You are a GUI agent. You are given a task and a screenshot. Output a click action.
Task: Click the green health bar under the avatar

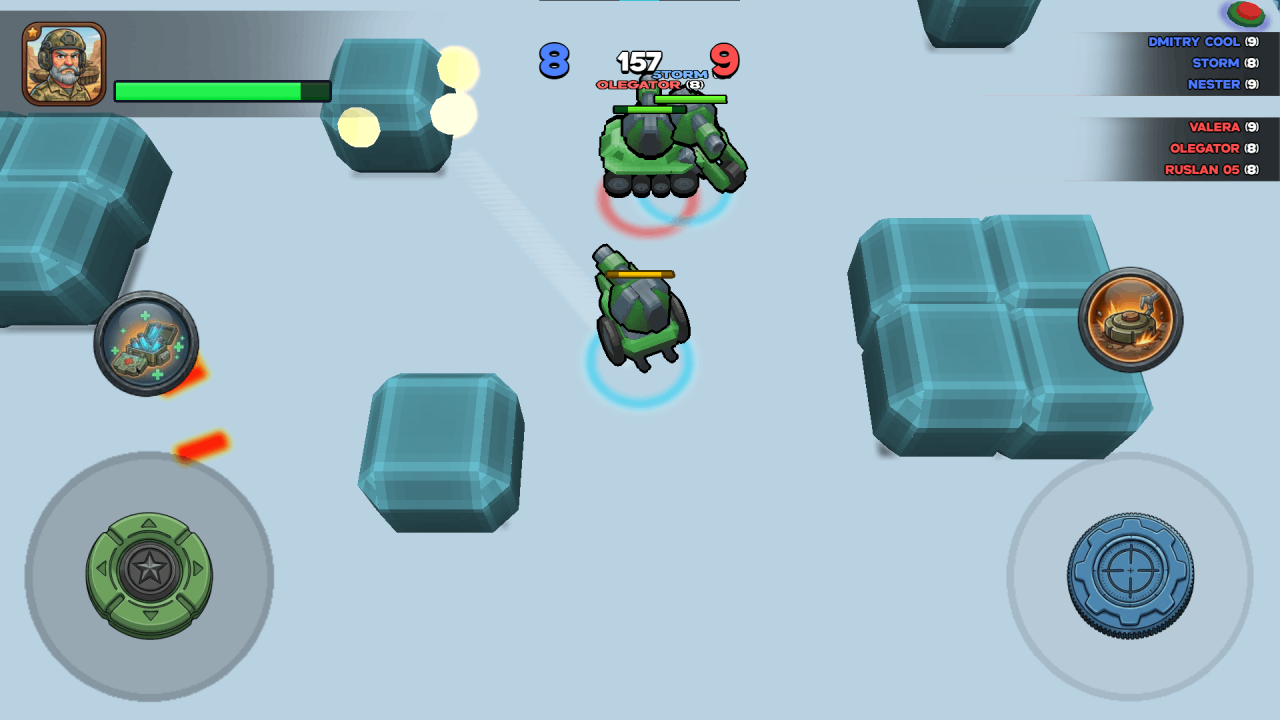222,90
